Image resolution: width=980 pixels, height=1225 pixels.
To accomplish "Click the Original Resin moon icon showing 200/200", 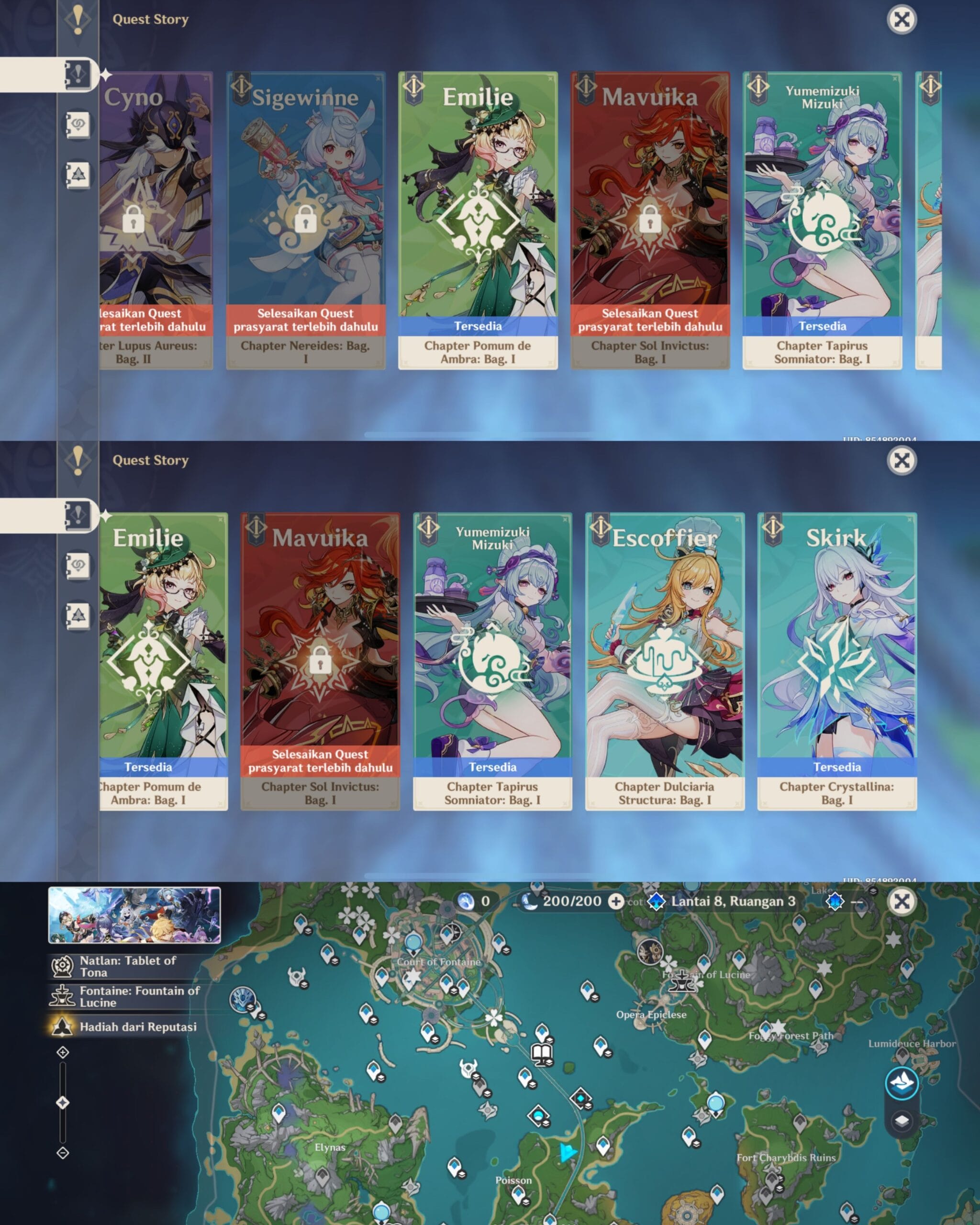I will tap(530, 902).
